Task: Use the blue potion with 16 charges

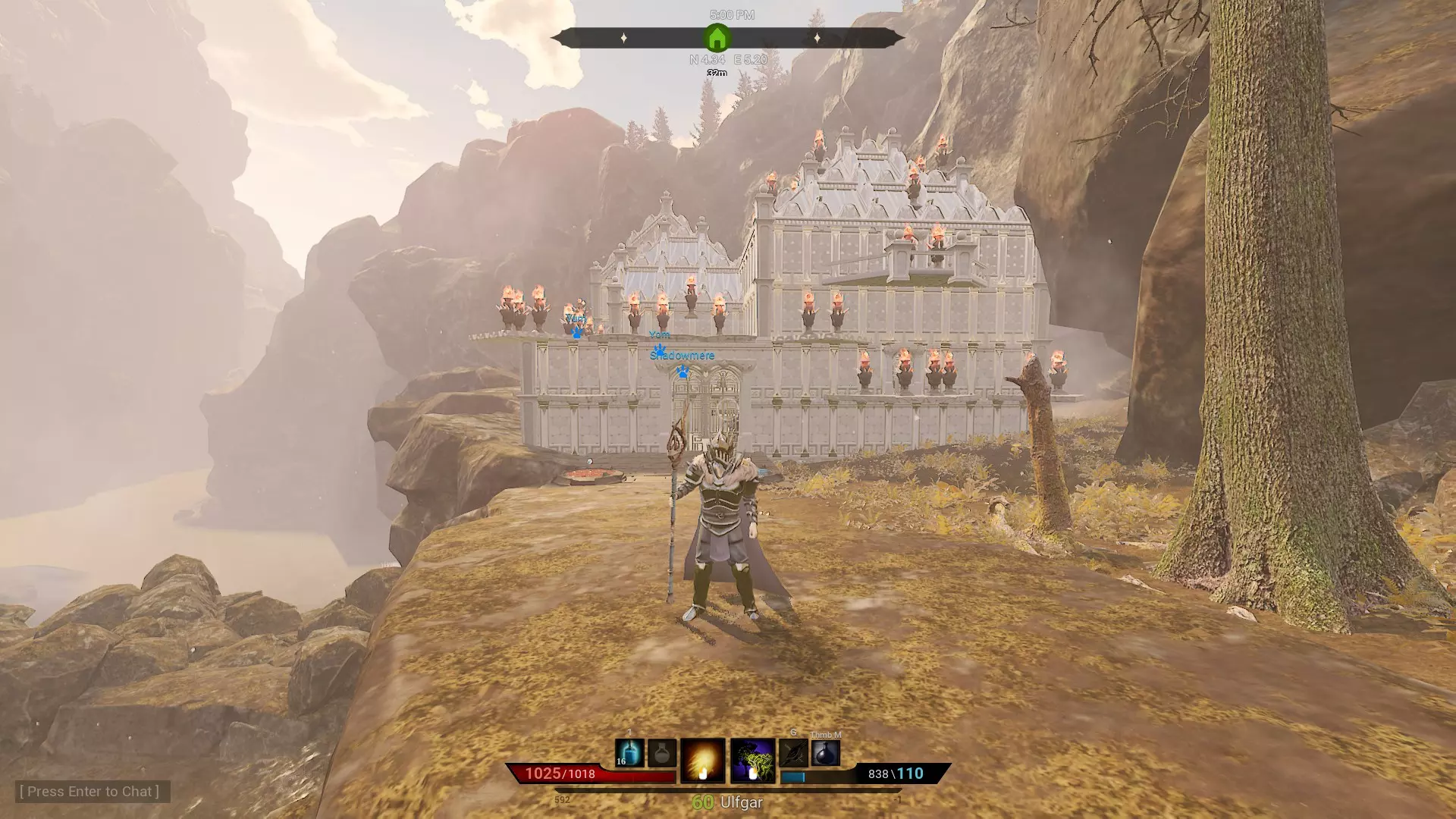Action: click(x=629, y=753)
